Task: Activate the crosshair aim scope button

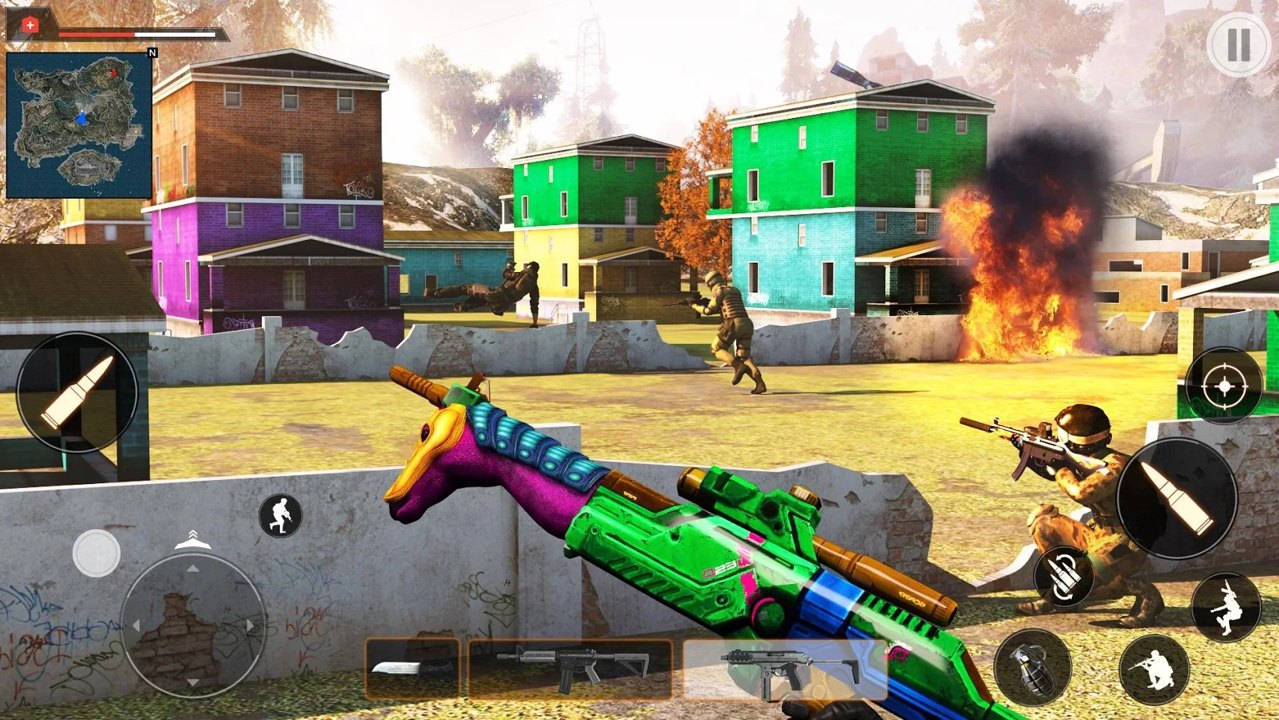Action: (x=1224, y=385)
